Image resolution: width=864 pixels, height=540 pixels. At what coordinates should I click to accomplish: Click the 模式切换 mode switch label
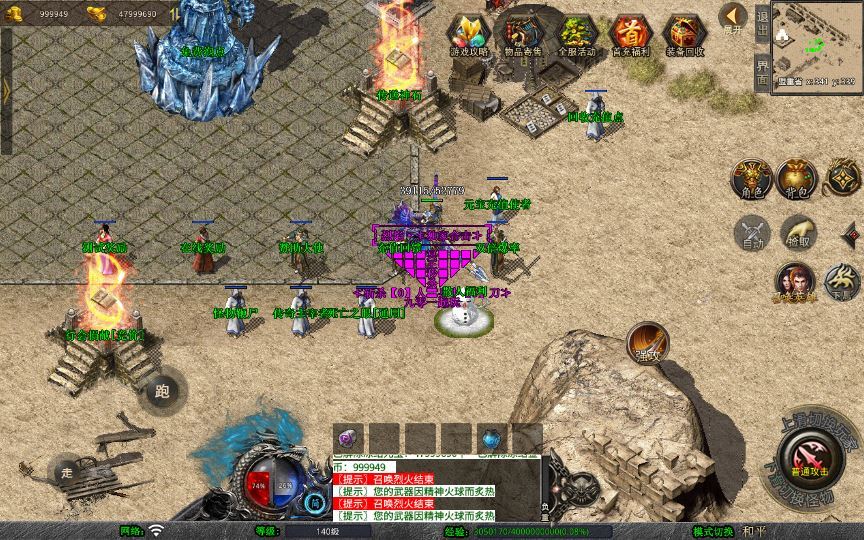coord(713,531)
